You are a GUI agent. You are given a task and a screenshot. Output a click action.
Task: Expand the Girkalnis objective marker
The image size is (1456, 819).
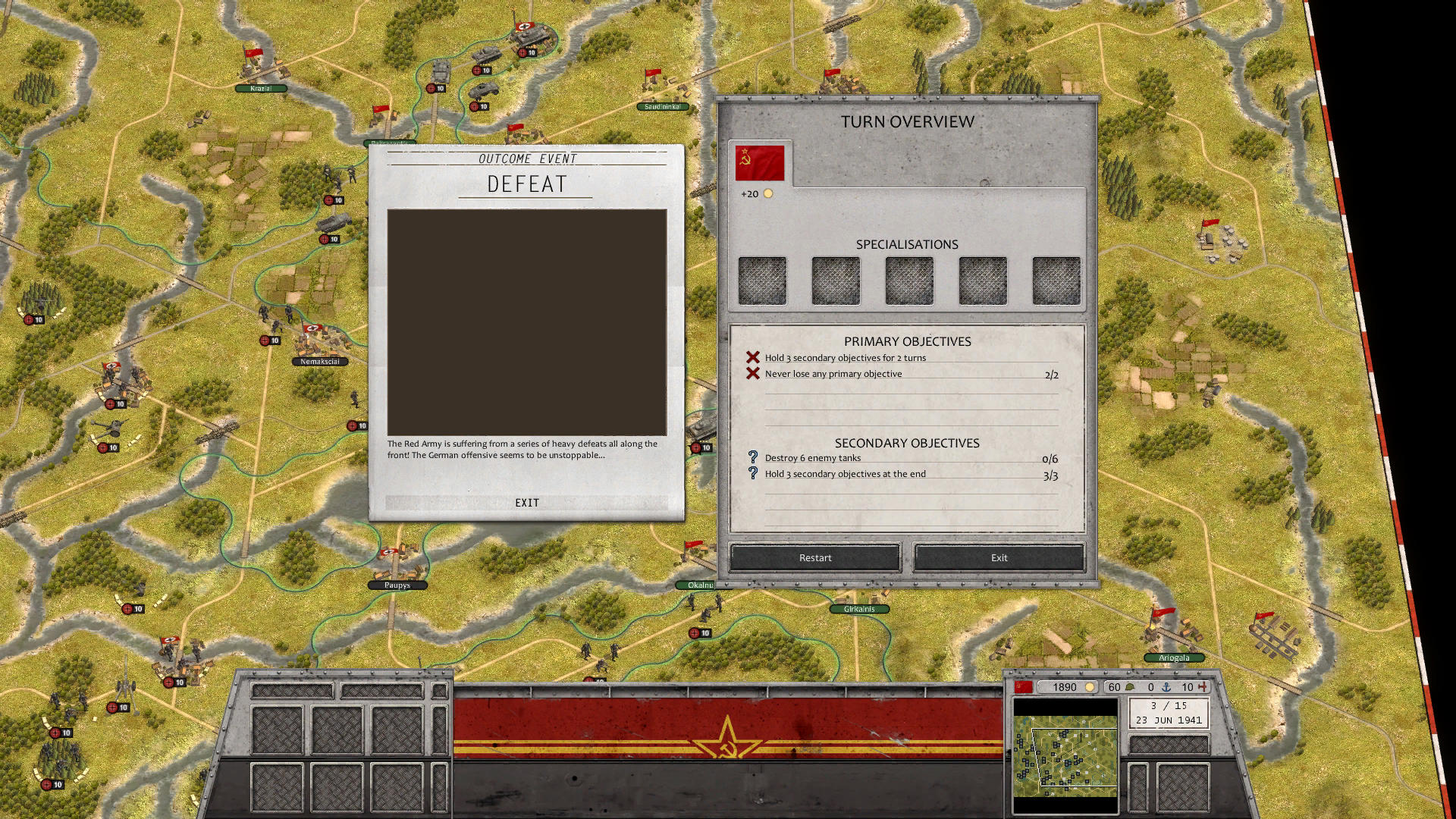[860, 609]
